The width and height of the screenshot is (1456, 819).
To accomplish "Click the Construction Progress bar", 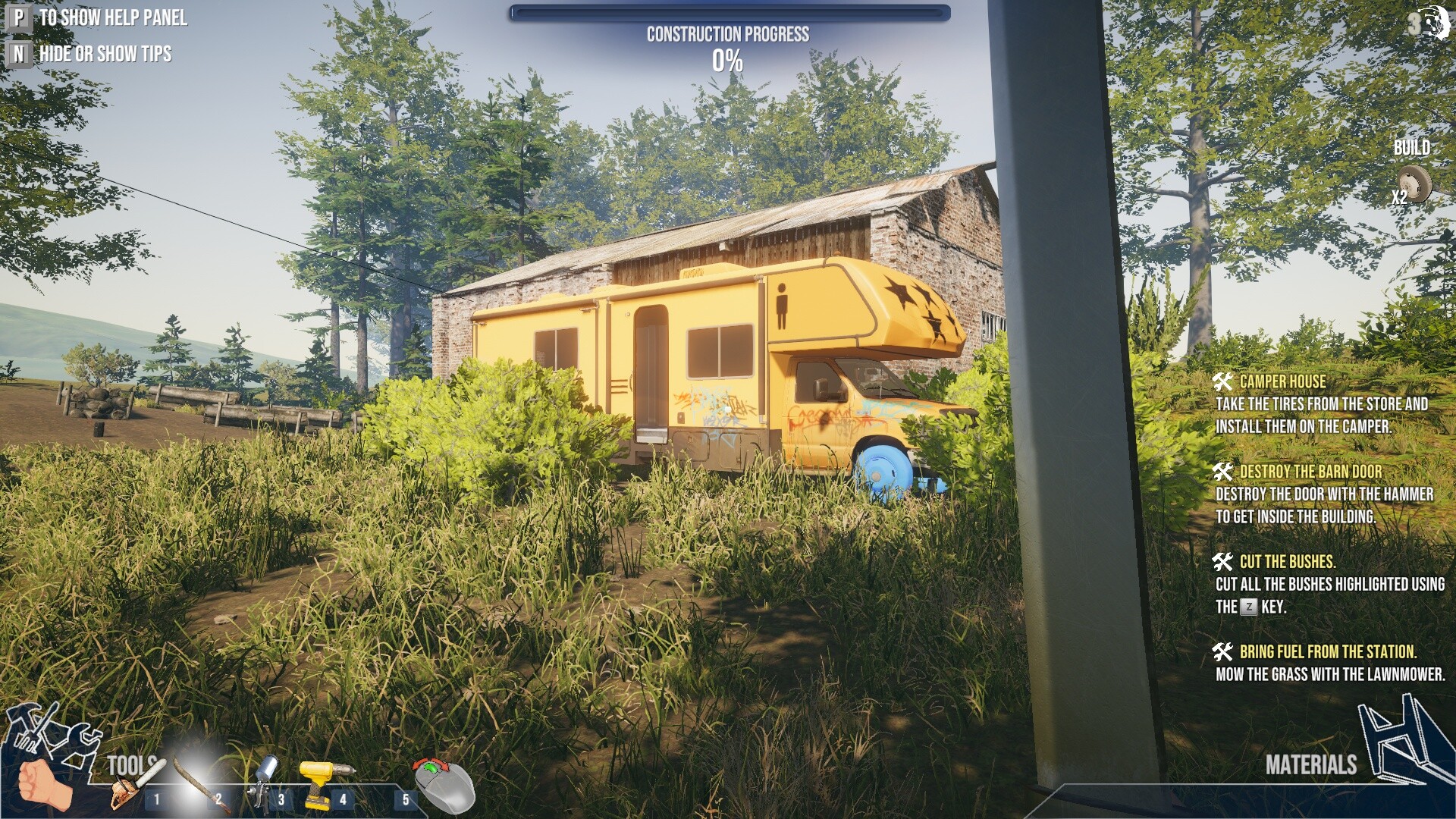I will (x=728, y=11).
